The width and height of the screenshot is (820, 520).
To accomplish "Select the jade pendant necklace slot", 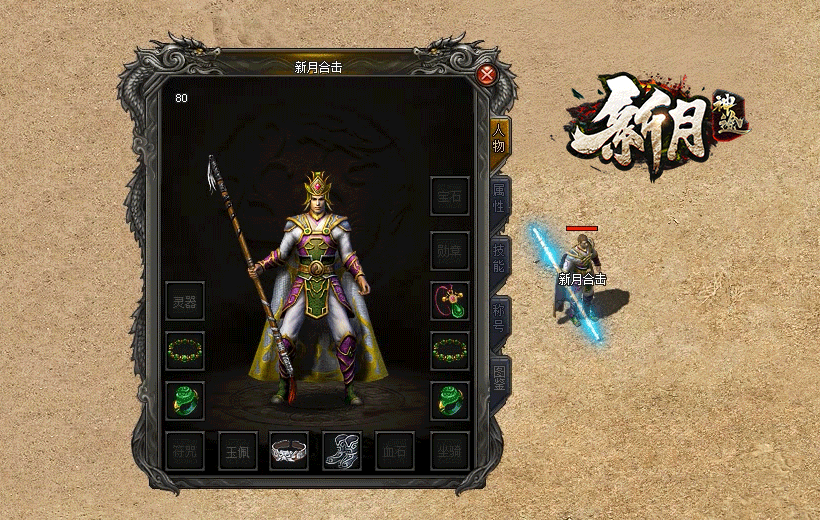I will (450, 301).
